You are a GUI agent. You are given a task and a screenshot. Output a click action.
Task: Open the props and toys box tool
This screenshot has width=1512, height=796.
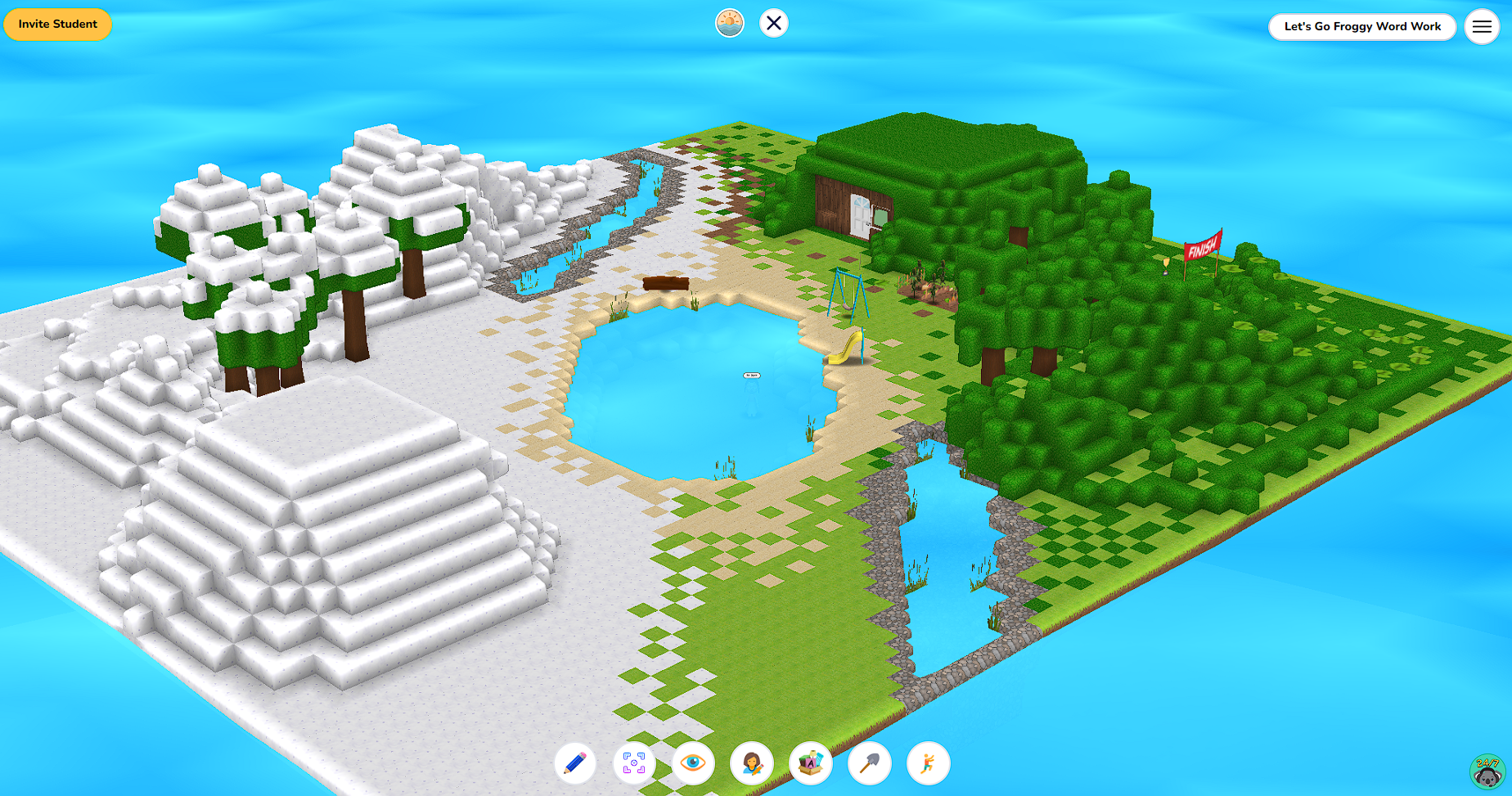(x=811, y=762)
